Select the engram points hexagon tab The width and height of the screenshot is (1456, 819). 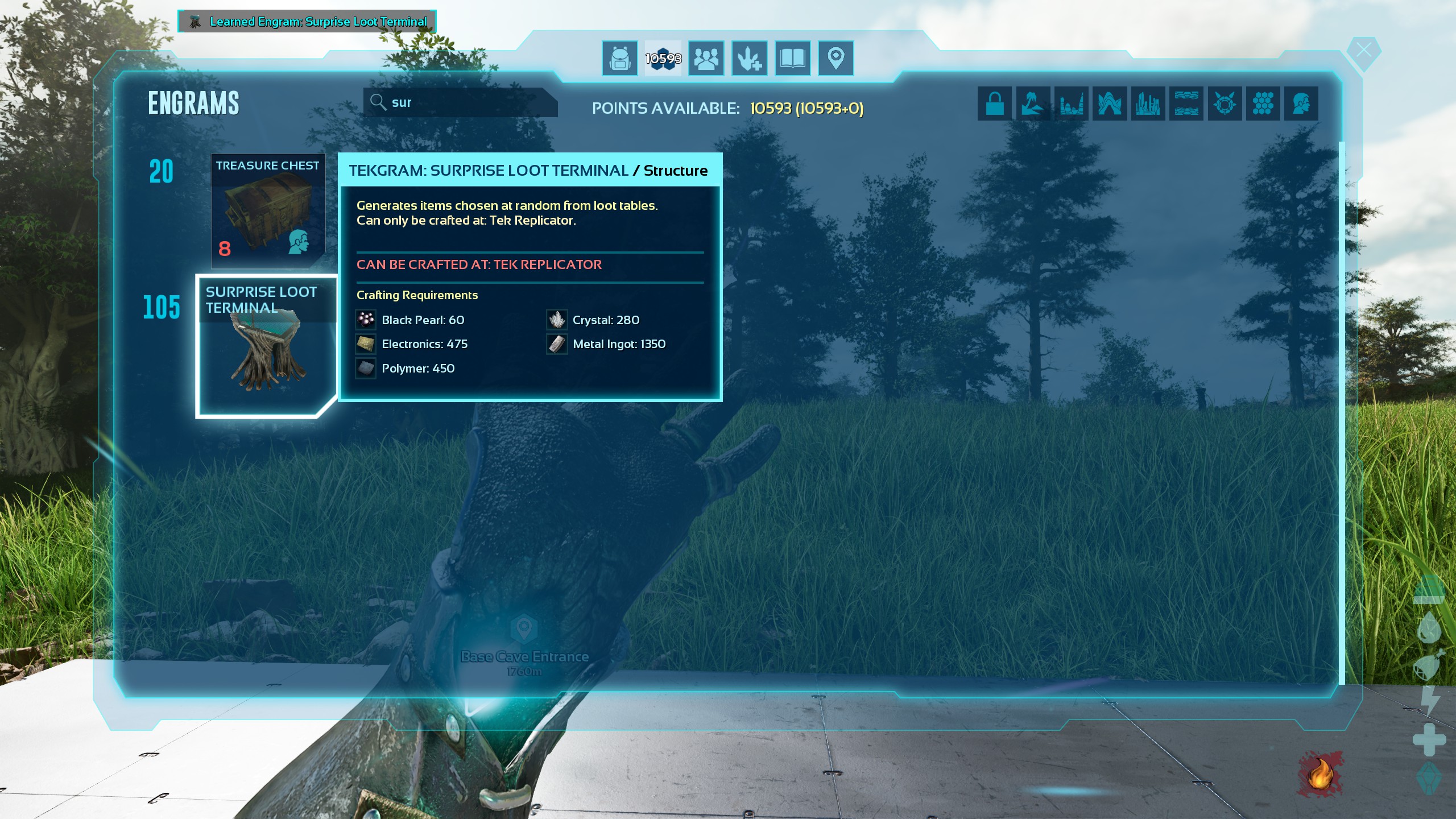coord(663,58)
